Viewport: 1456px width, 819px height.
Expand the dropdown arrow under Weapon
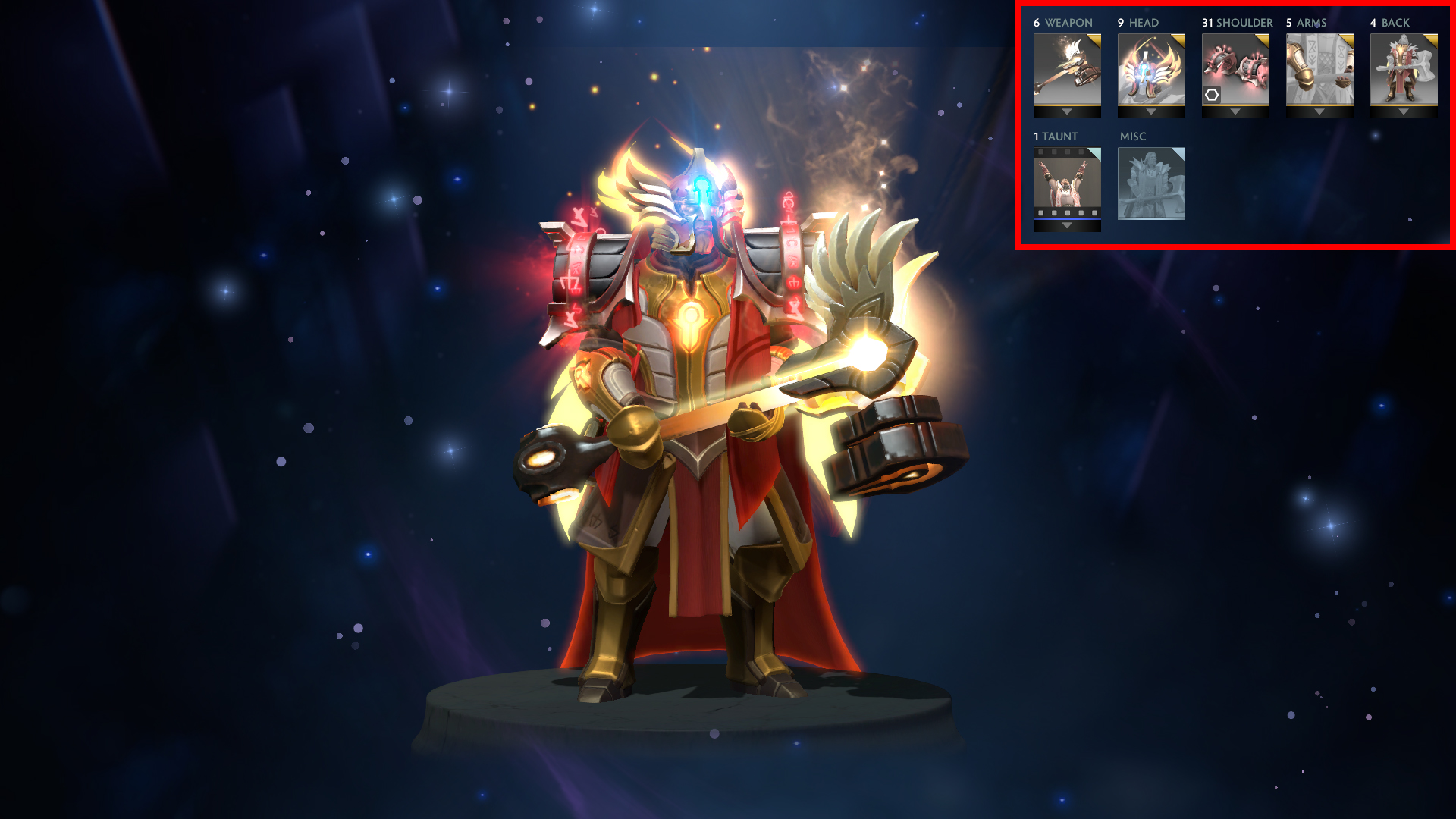[x=1067, y=112]
